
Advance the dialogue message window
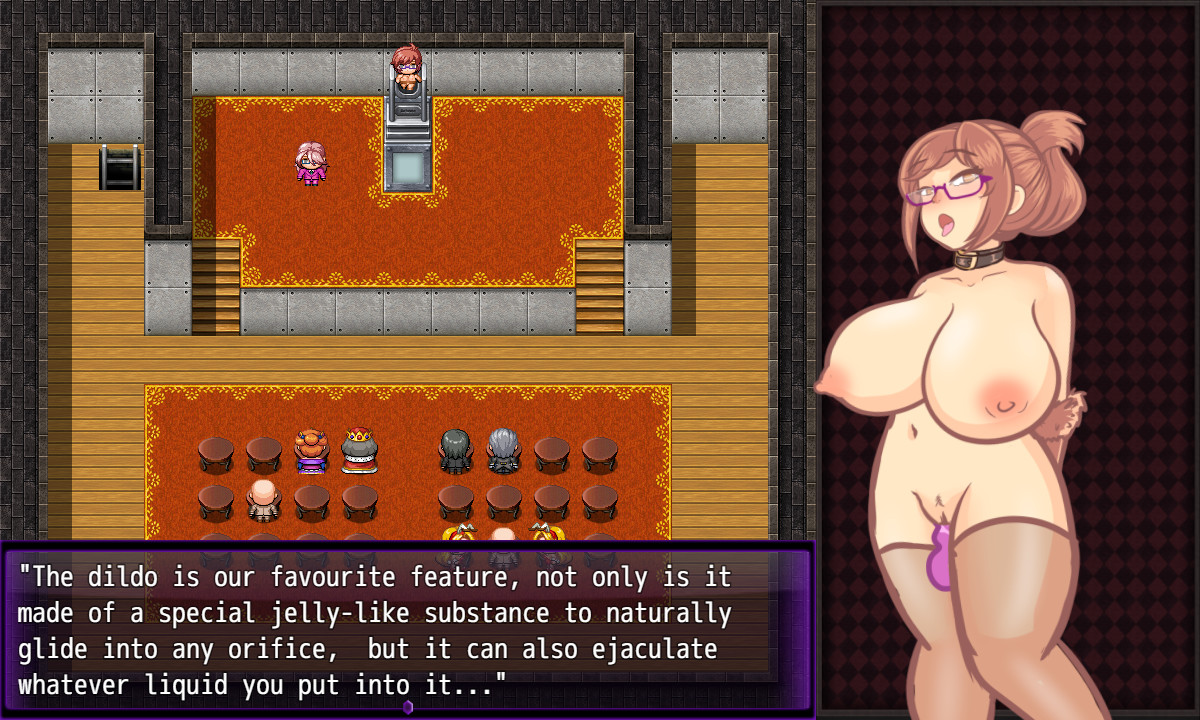pos(406,628)
